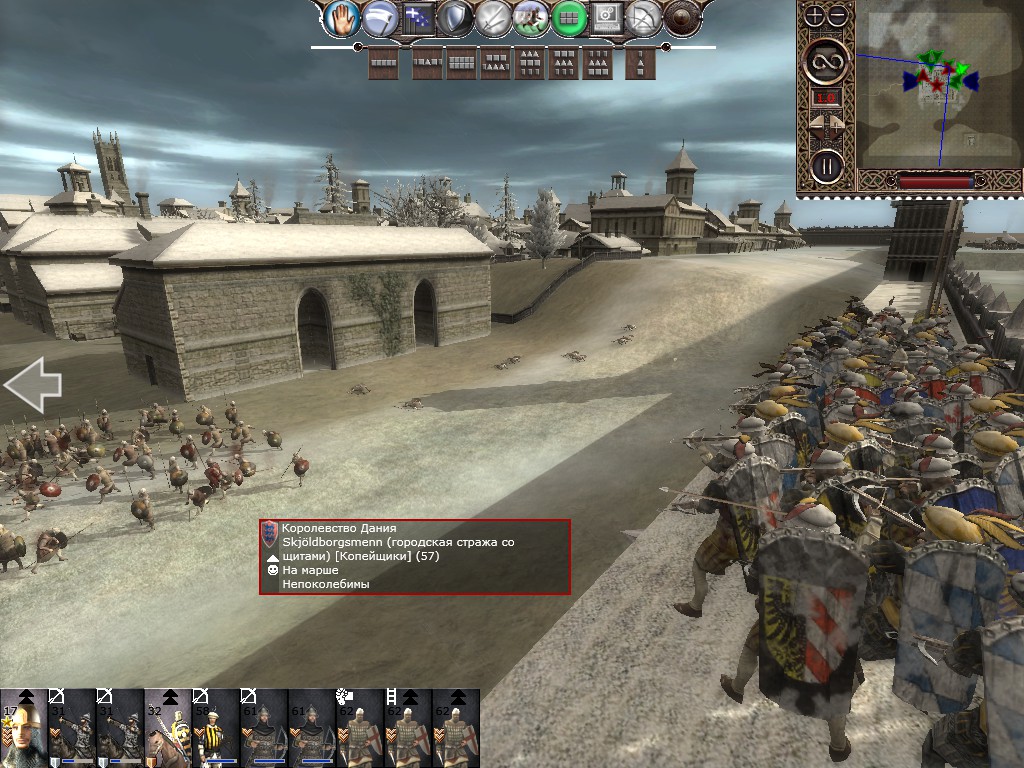Zoom in the minimap with plus button
Screen dimensions: 1024x768
coord(814,15)
